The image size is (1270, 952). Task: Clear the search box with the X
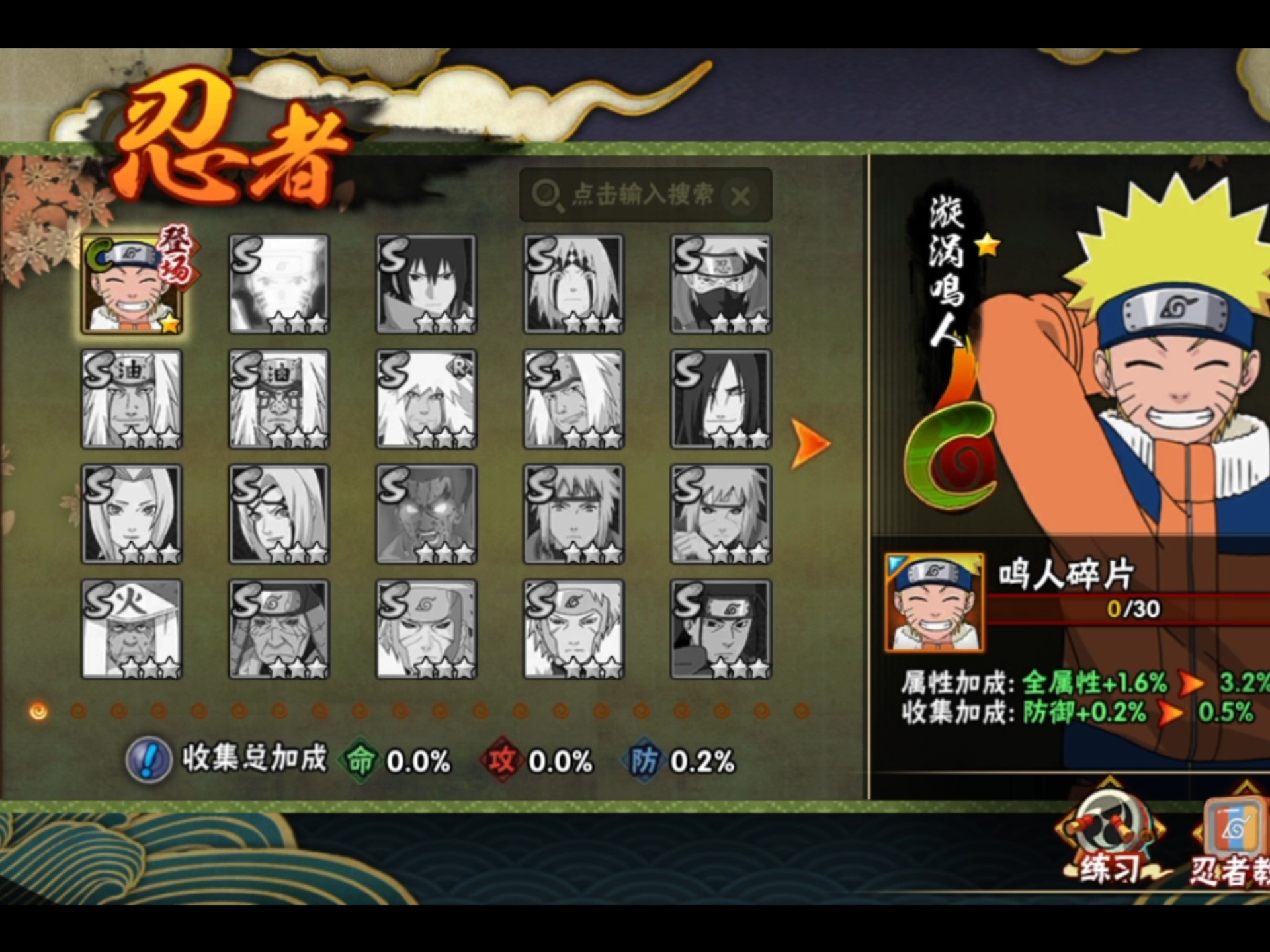[741, 196]
